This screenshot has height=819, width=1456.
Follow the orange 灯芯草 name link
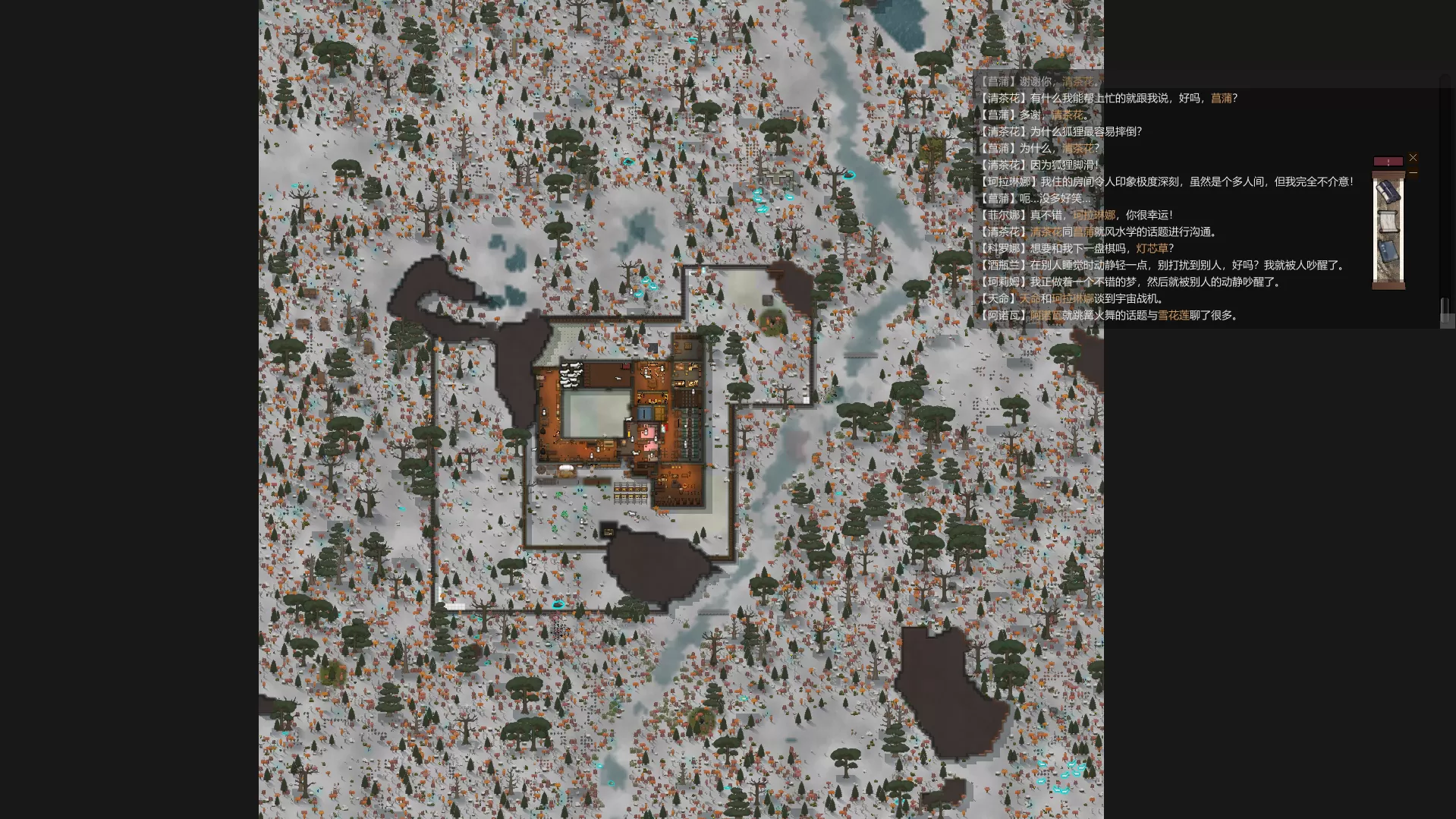tap(1152, 248)
